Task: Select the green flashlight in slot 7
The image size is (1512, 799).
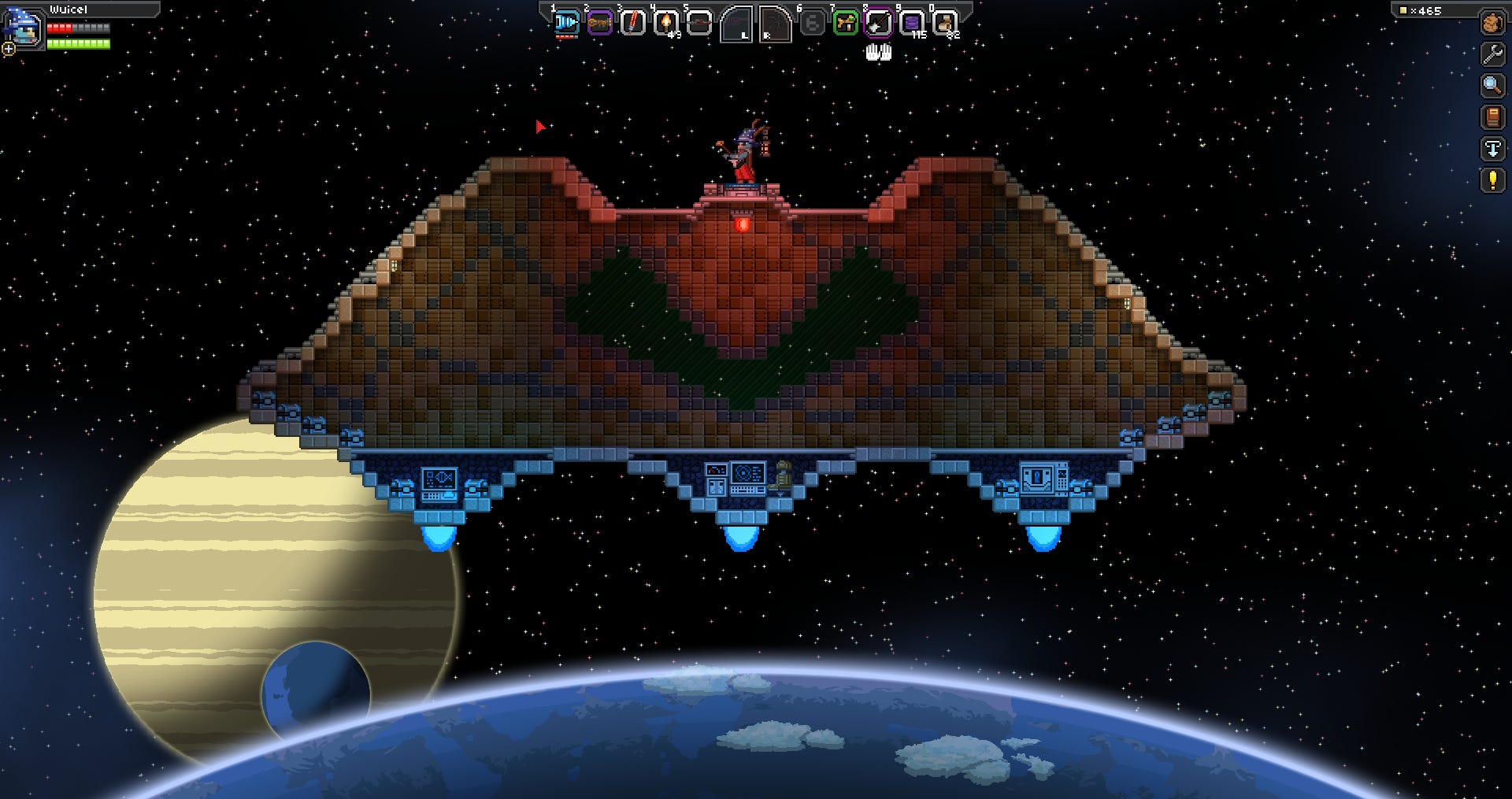Action: click(844, 22)
